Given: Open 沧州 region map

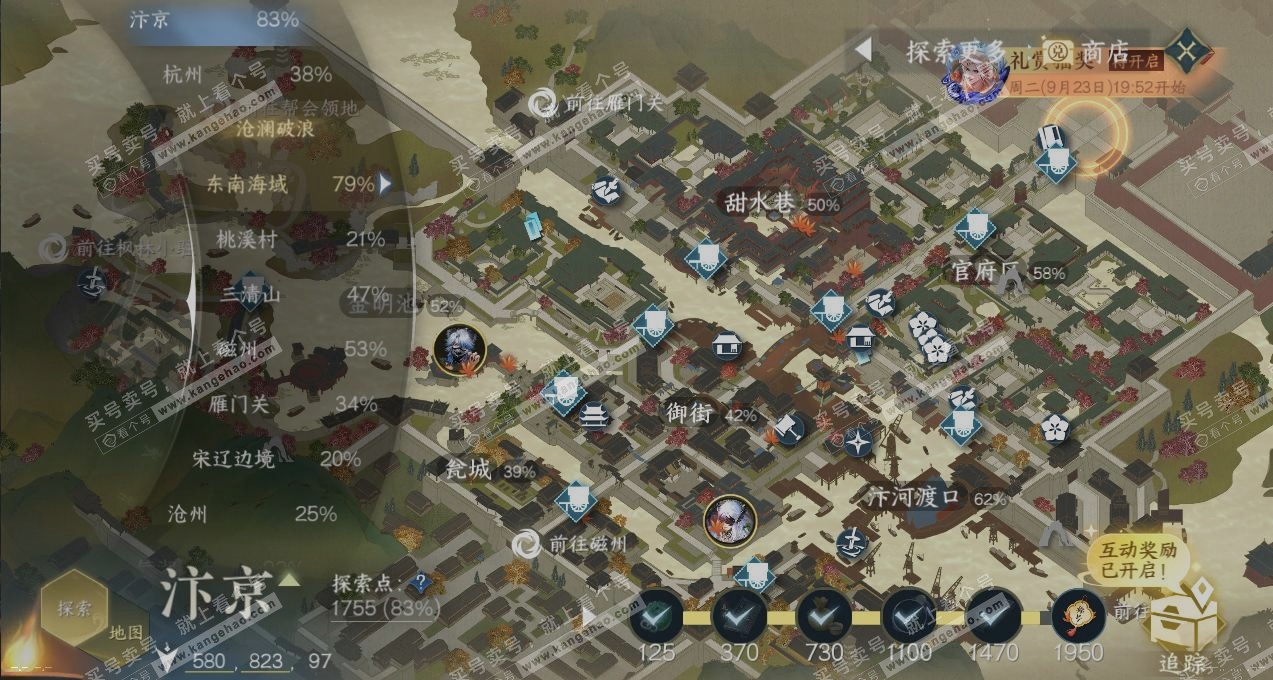Looking at the screenshot, I should tap(187, 514).
